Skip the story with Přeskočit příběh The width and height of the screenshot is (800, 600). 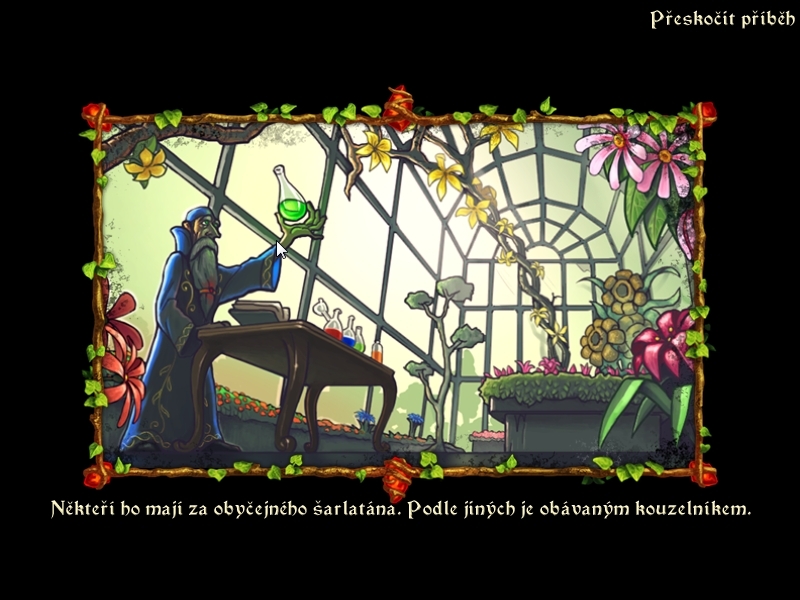click(714, 20)
